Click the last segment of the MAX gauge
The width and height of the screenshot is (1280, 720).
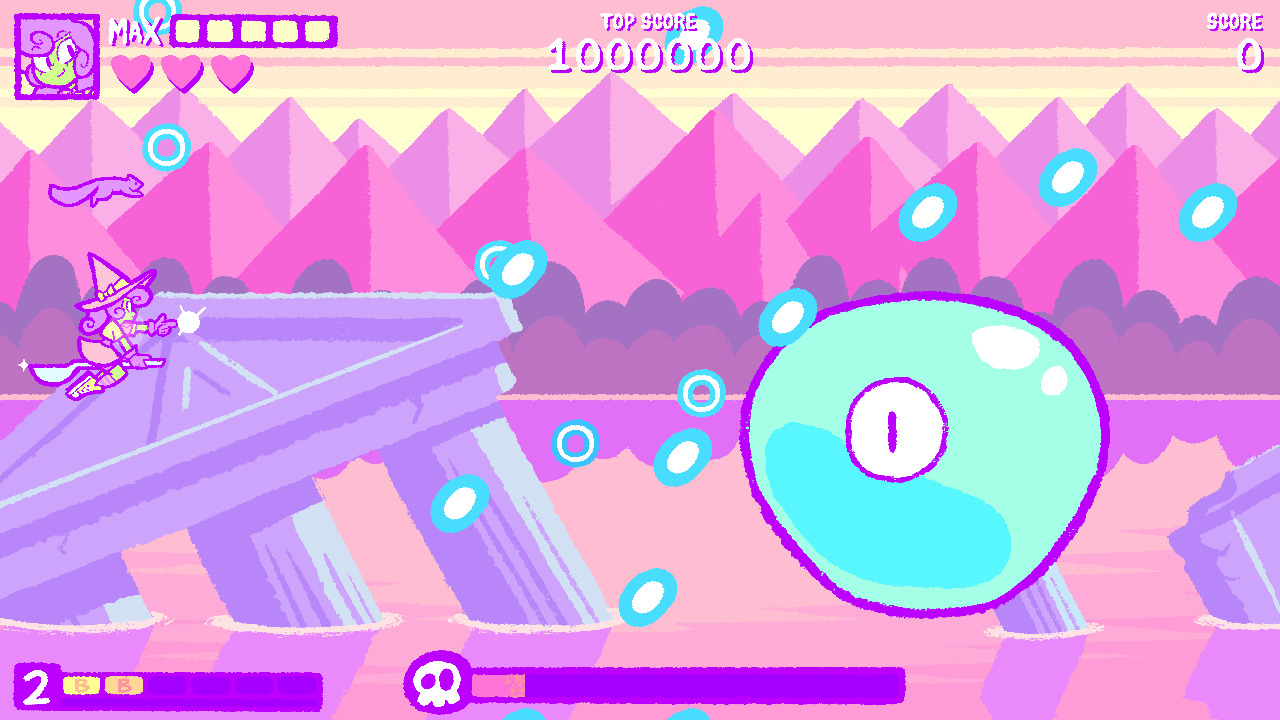(320, 30)
